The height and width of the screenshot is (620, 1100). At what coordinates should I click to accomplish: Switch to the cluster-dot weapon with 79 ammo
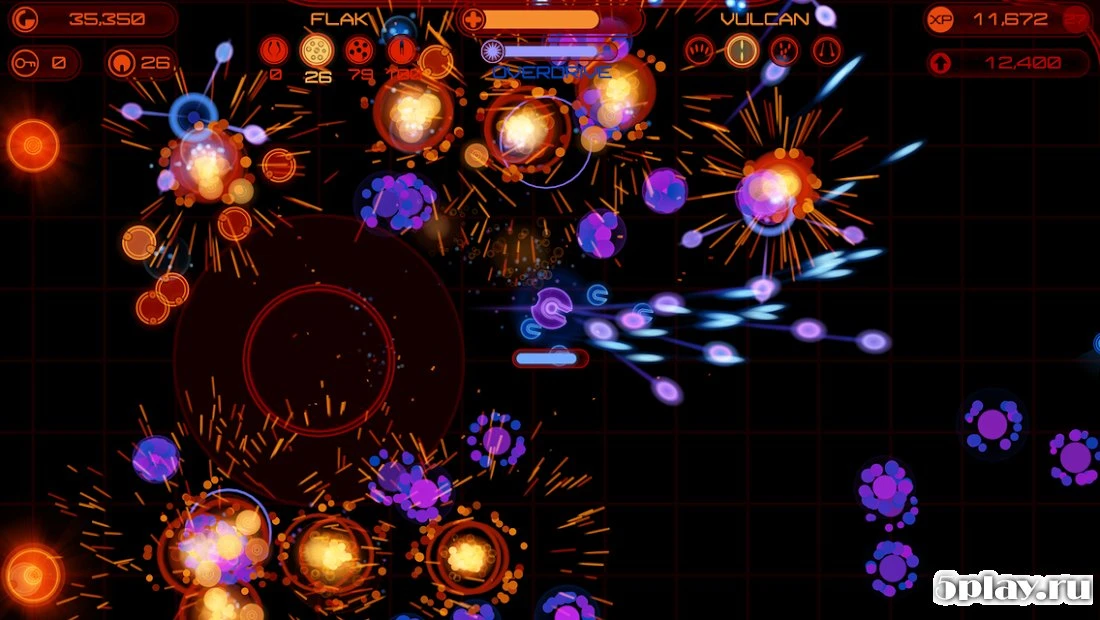pos(359,50)
